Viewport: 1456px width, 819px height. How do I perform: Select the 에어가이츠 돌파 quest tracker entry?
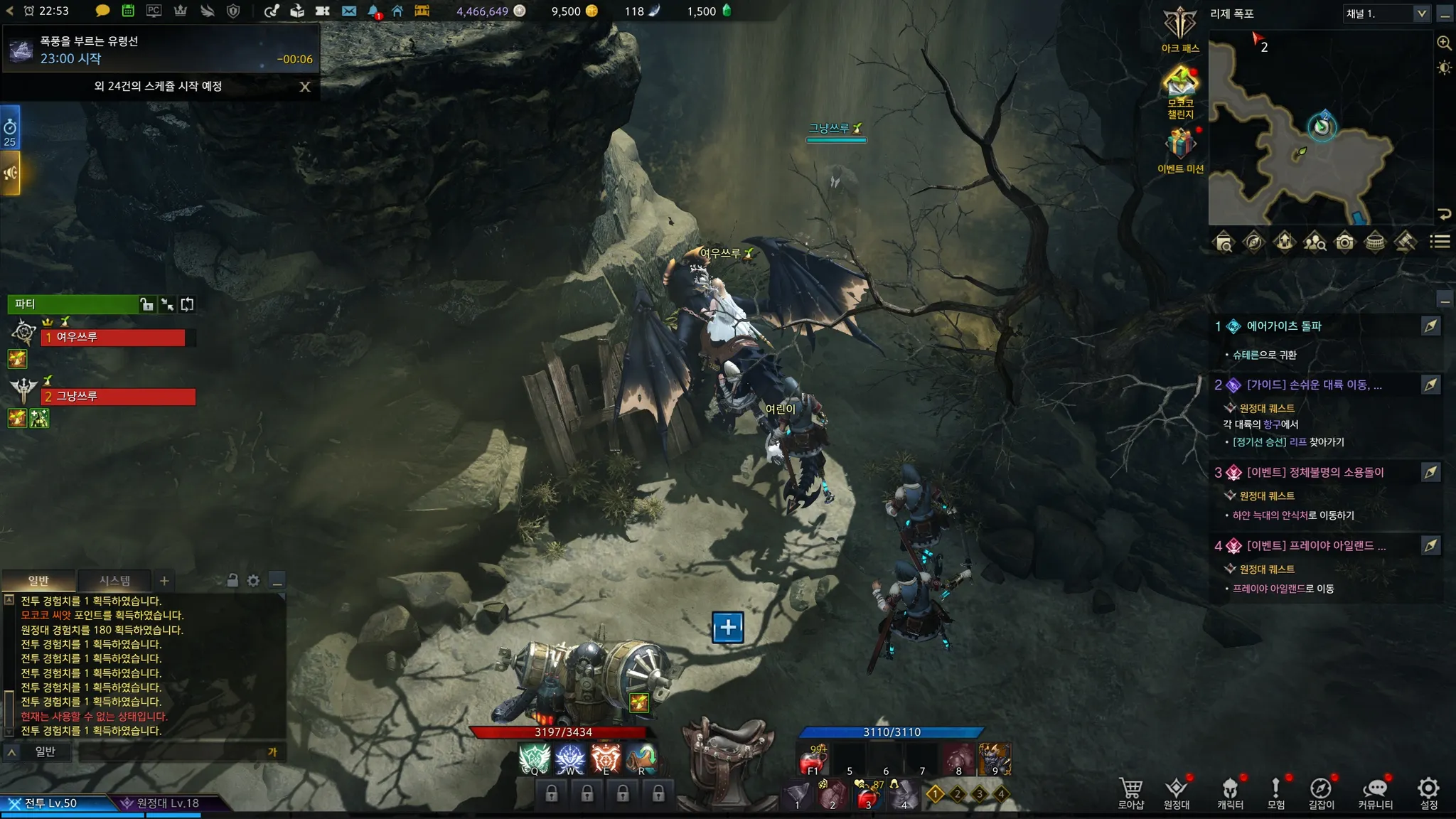click(x=1284, y=326)
